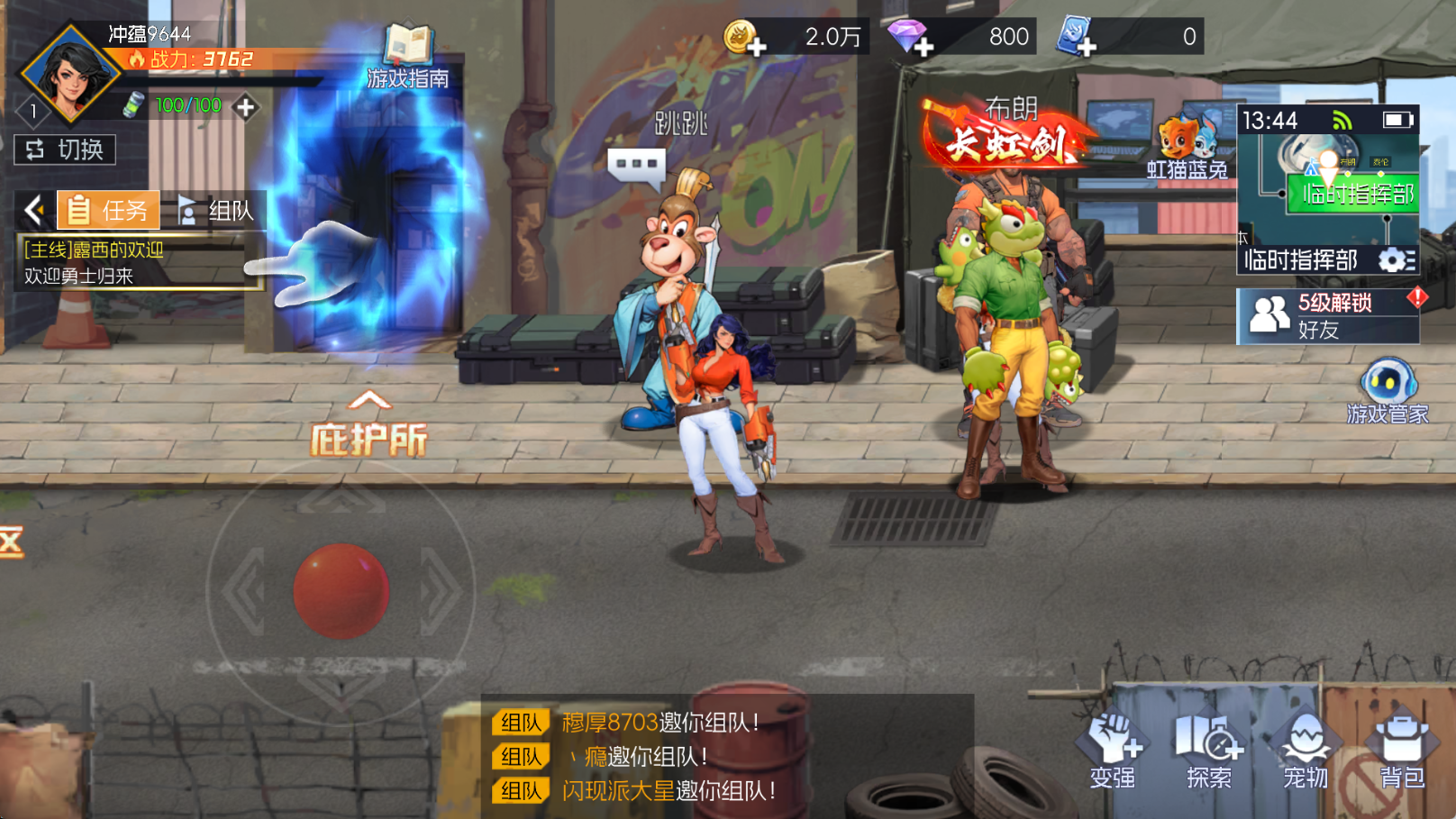Click the settings gear beside 临时指挥部

pyautogui.click(x=1392, y=260)
